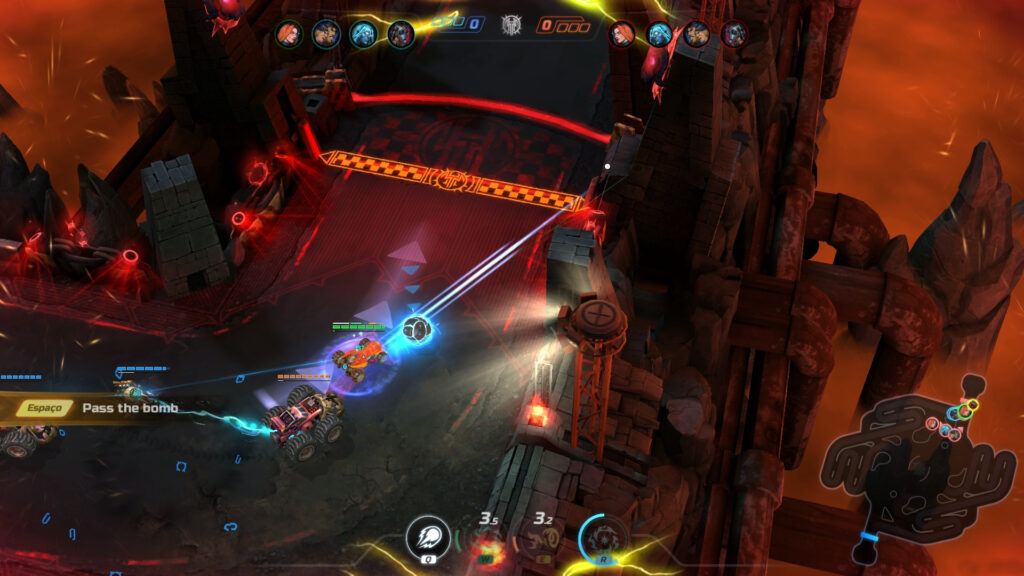The height and width of the screenshot is (576, 1024).
Task: Choose red-ringed bearded pilot portrait
Action: [697, 34]
